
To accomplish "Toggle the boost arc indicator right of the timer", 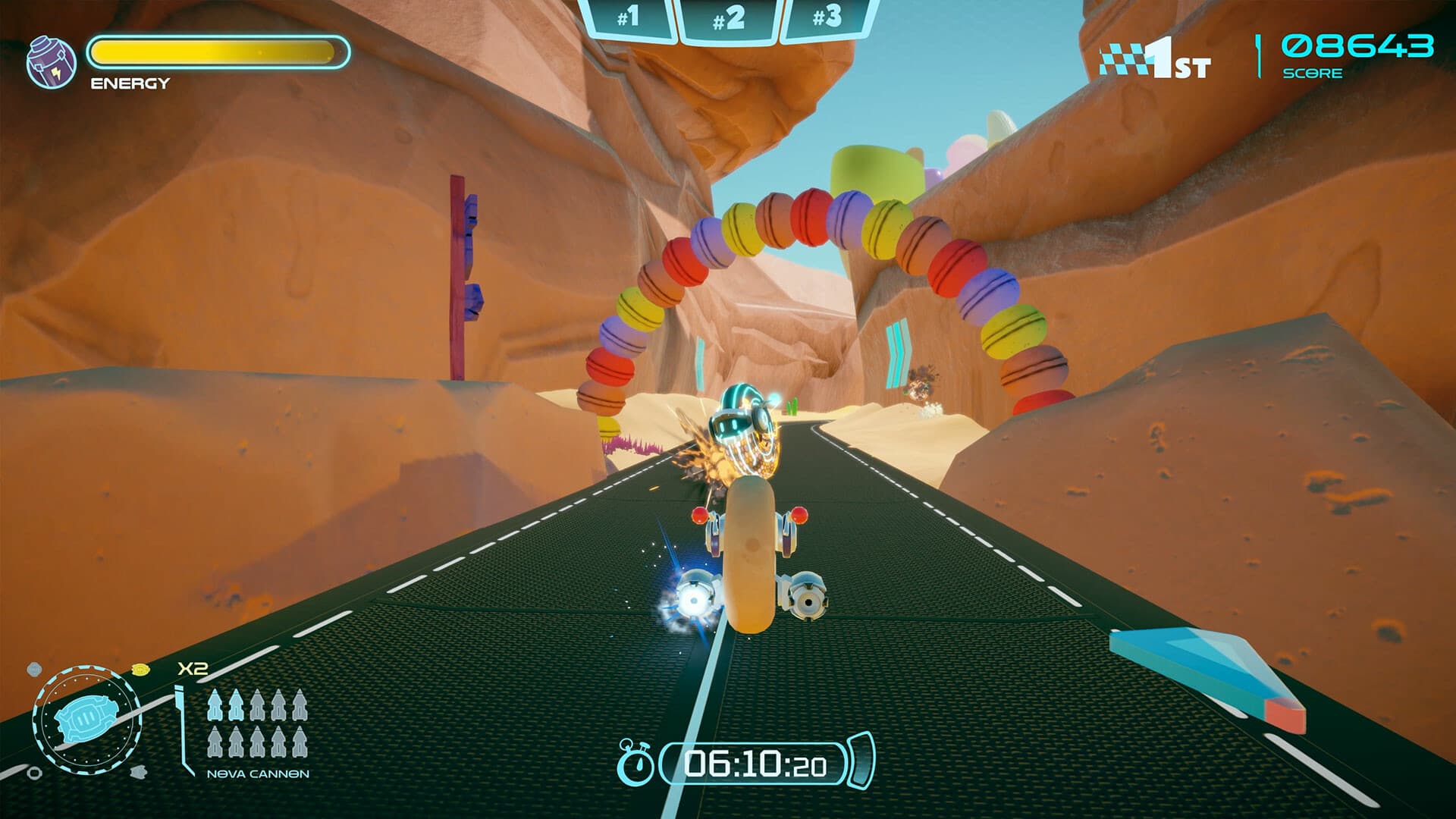I will click(x=859, y=761).
